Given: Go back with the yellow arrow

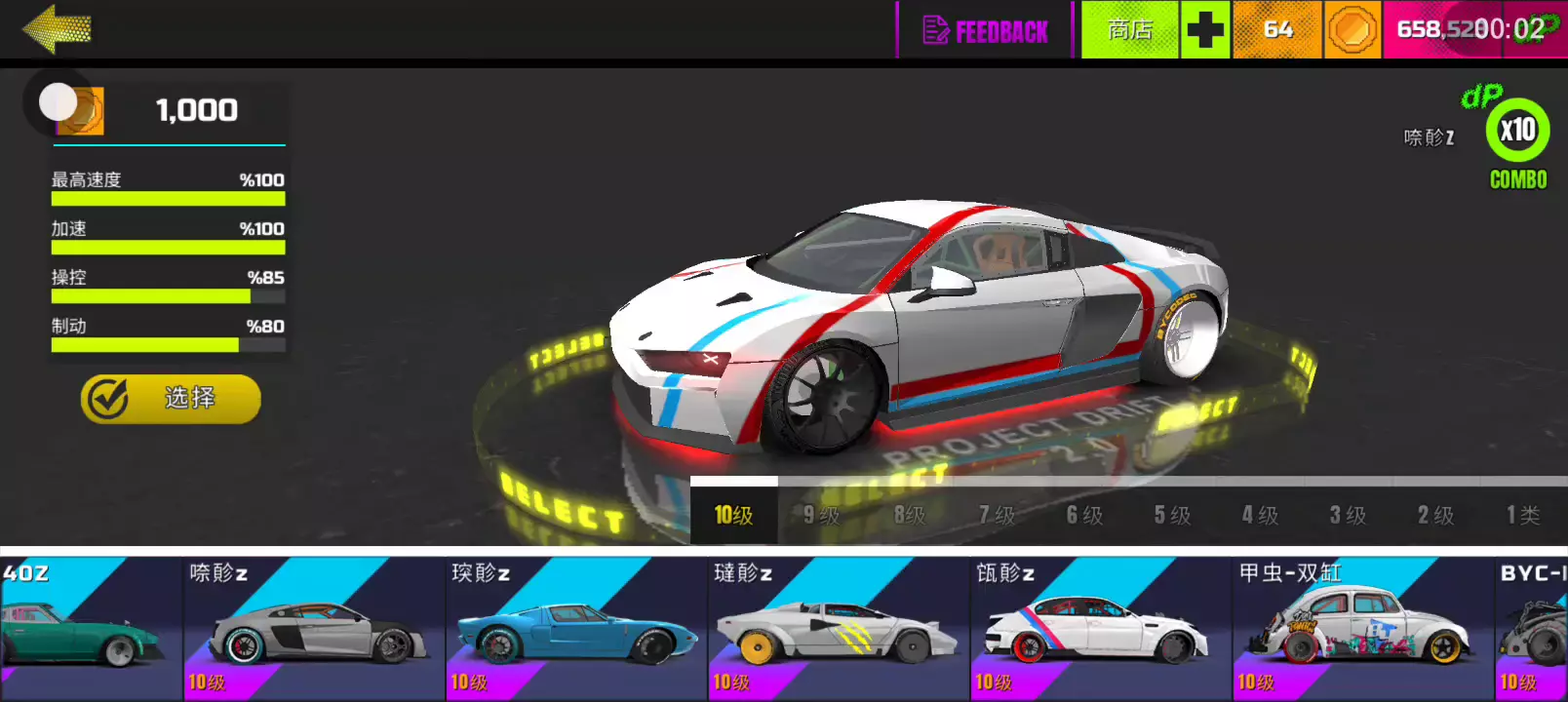Looking at the screenshot, I should tap(57, 29).
